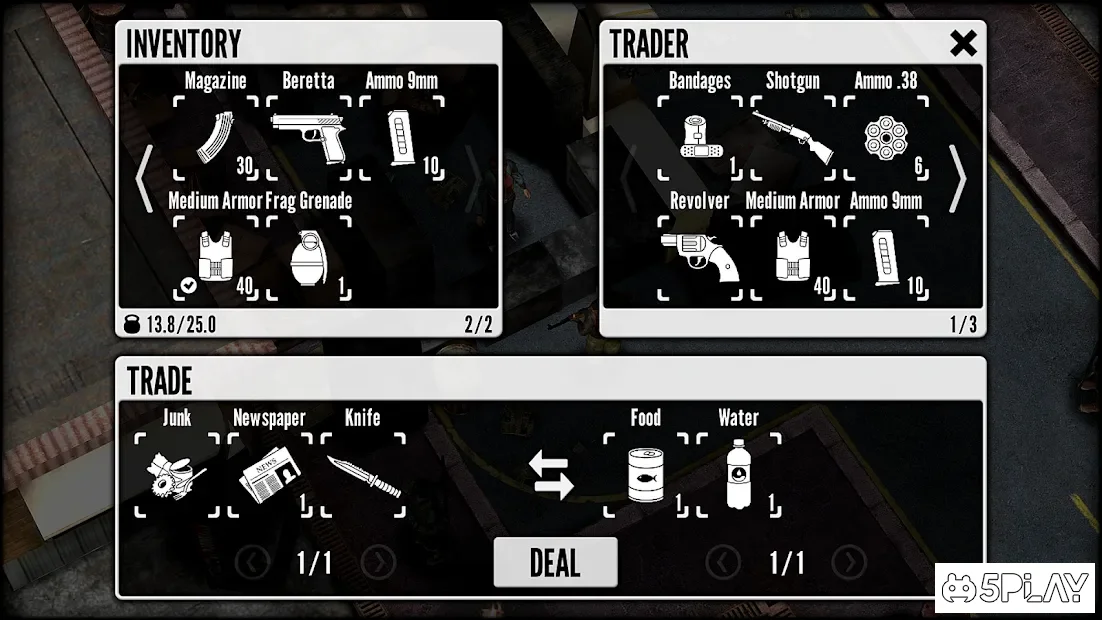Pick the Ammo .38 from trader

coord(886,138)
